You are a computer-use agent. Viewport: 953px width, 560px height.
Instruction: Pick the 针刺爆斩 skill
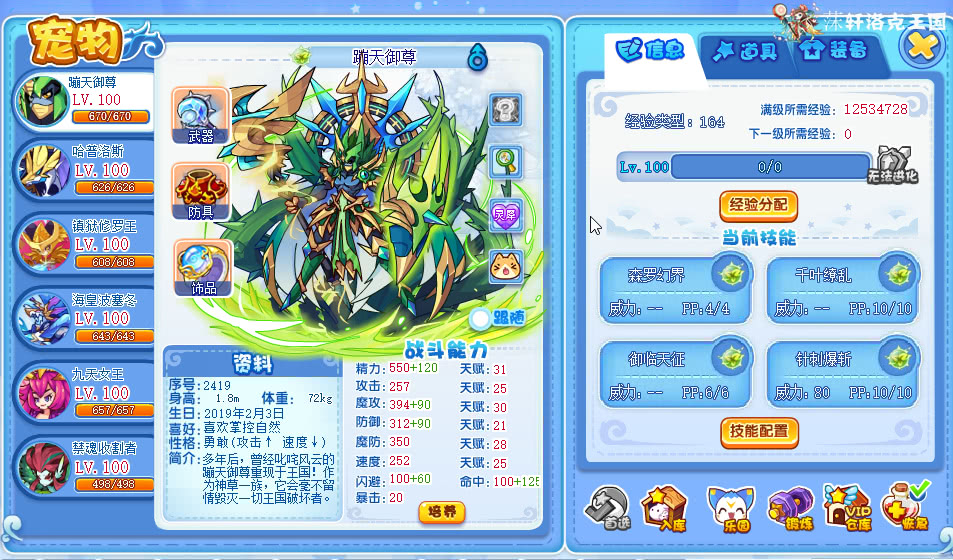842,374
